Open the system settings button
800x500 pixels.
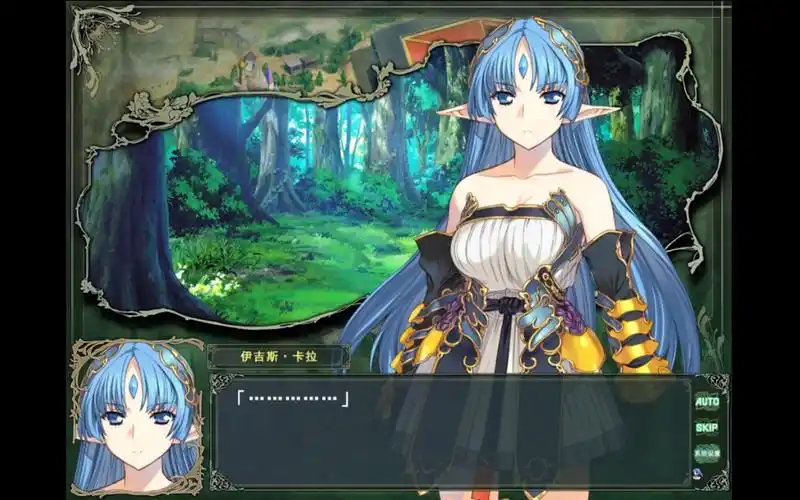pyautogui.click(x=707, y=452)
